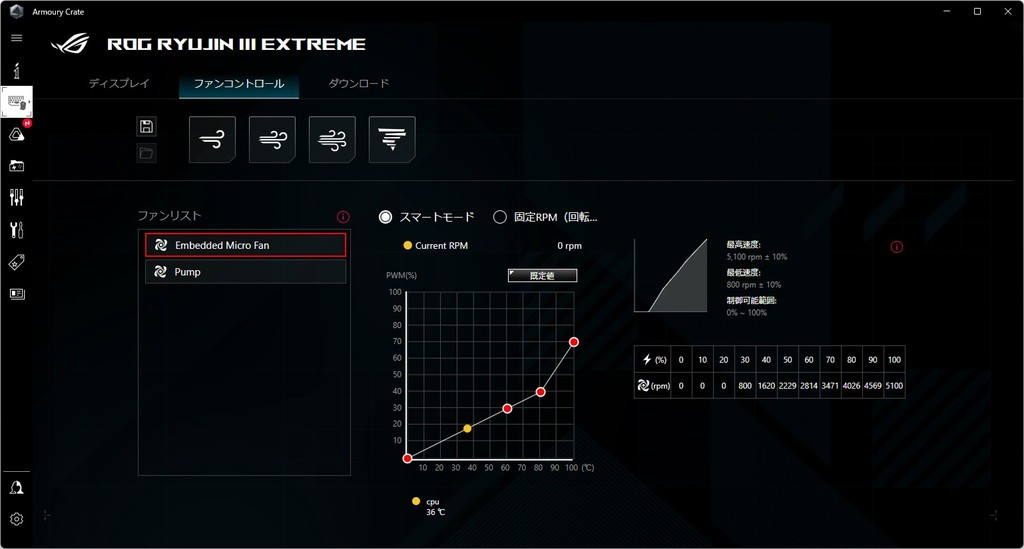Open the price tag icon in the sidebar
The width and height of the screenshot is (1024, 549).
(16, 262)
